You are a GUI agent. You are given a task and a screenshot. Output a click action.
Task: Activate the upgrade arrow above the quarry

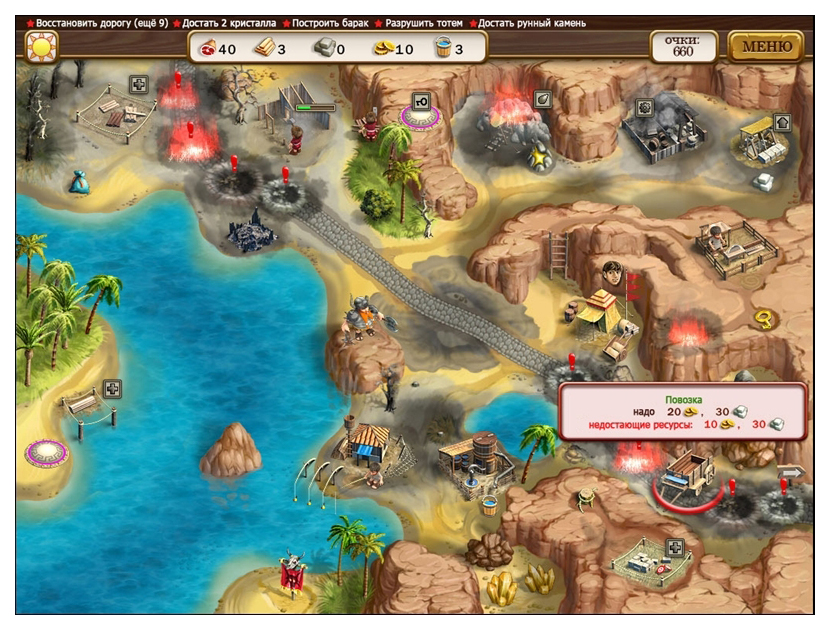[x=782, y=122]
